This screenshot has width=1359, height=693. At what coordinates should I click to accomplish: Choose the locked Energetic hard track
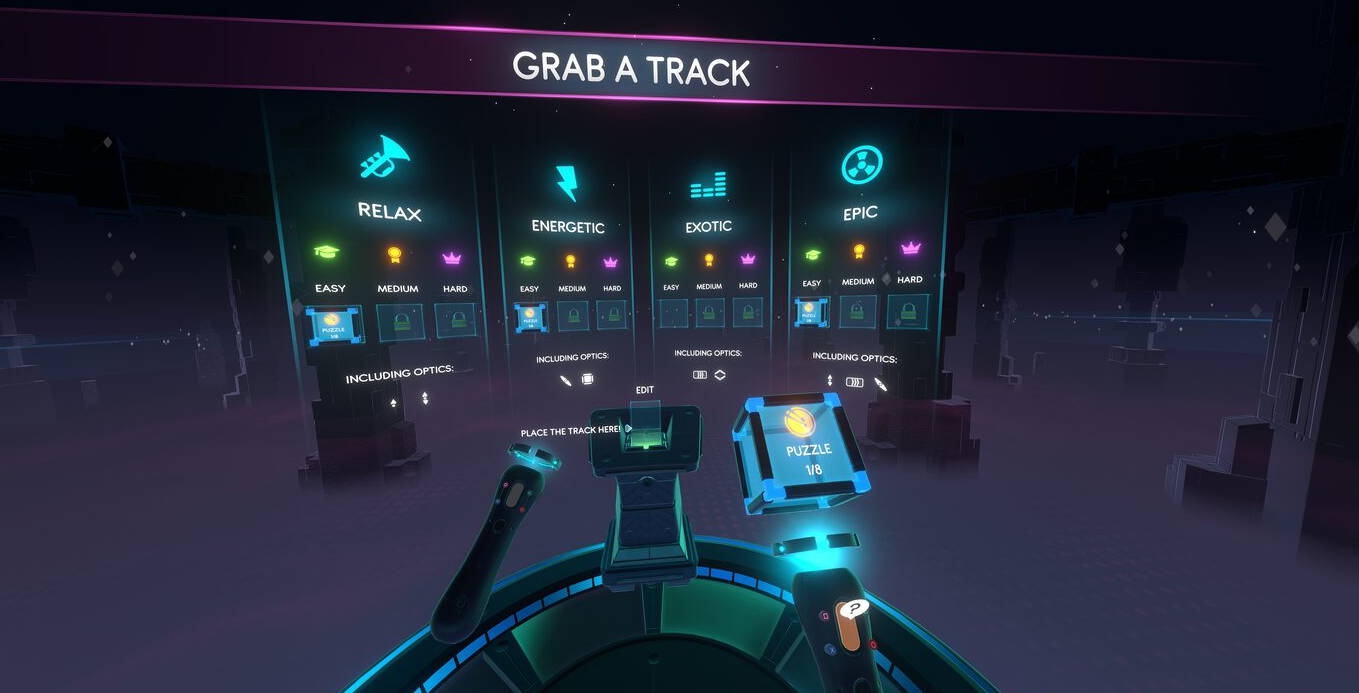tap(611, 315)
